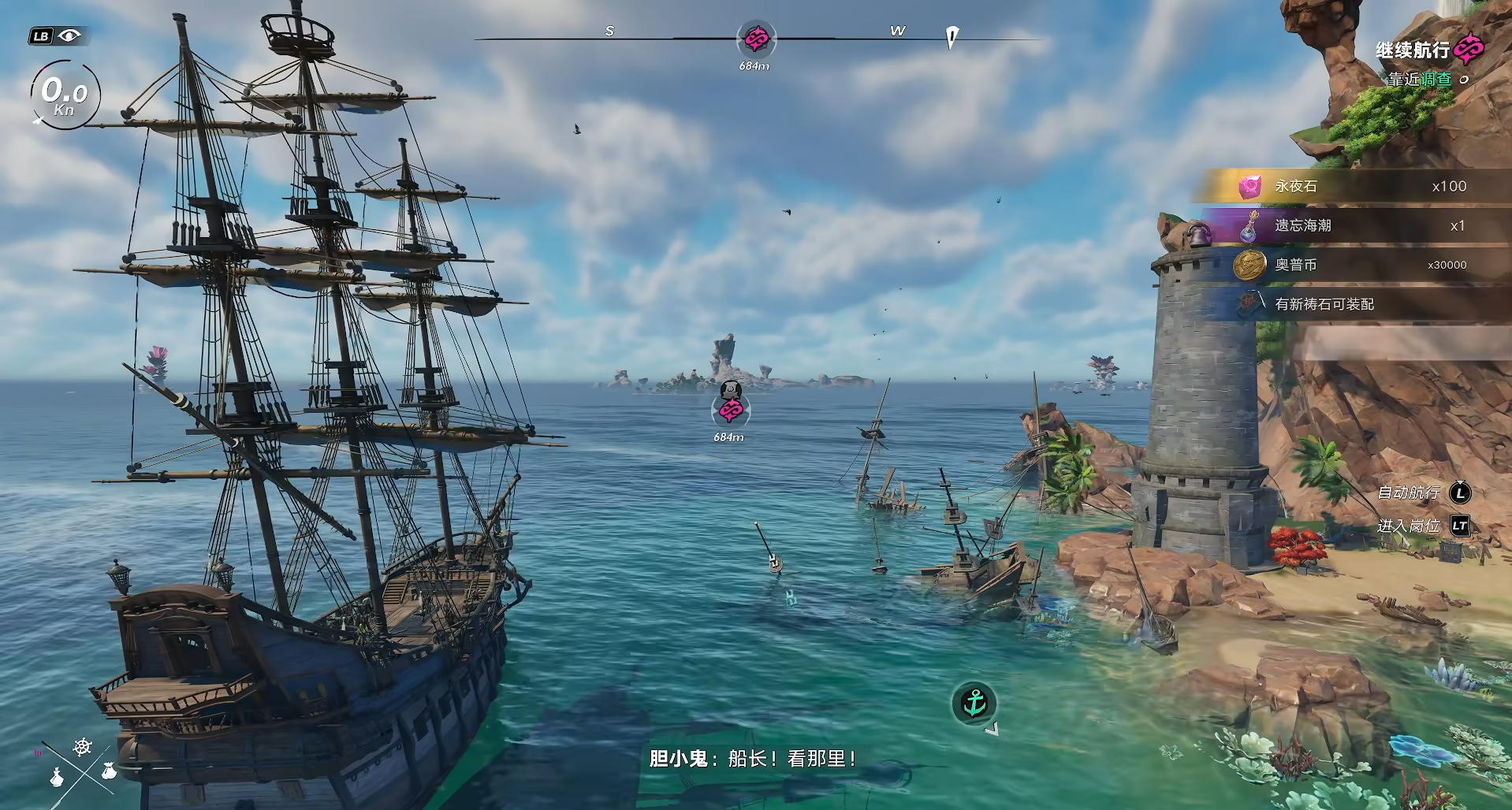Toggle the eye view icon
Image resolution: width=1512 pixels, height=810 pixels.
click(x=69, y=35)
